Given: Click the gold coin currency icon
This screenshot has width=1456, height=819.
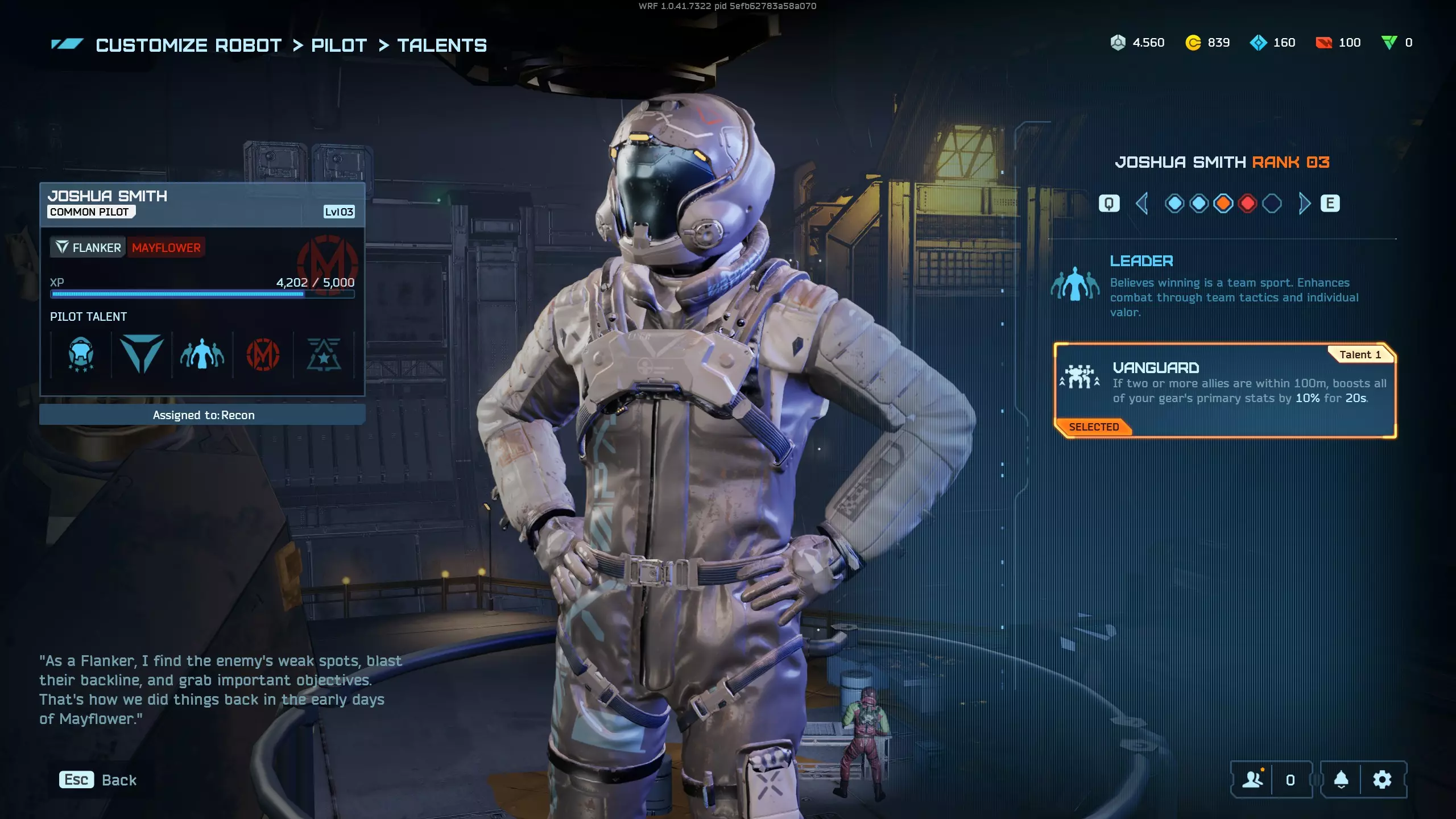Looking at the screenshot, I should pyautogui.click(x=1193, y=43).
